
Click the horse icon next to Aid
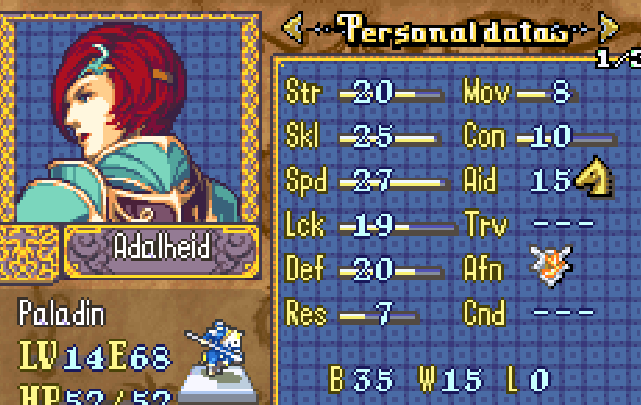(592, 179)
